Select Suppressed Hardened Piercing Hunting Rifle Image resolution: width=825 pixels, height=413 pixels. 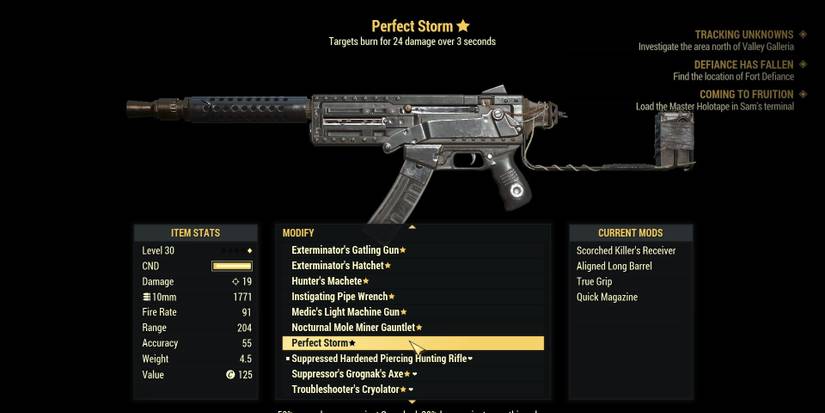pyautogui.click(x=381, y=358)
